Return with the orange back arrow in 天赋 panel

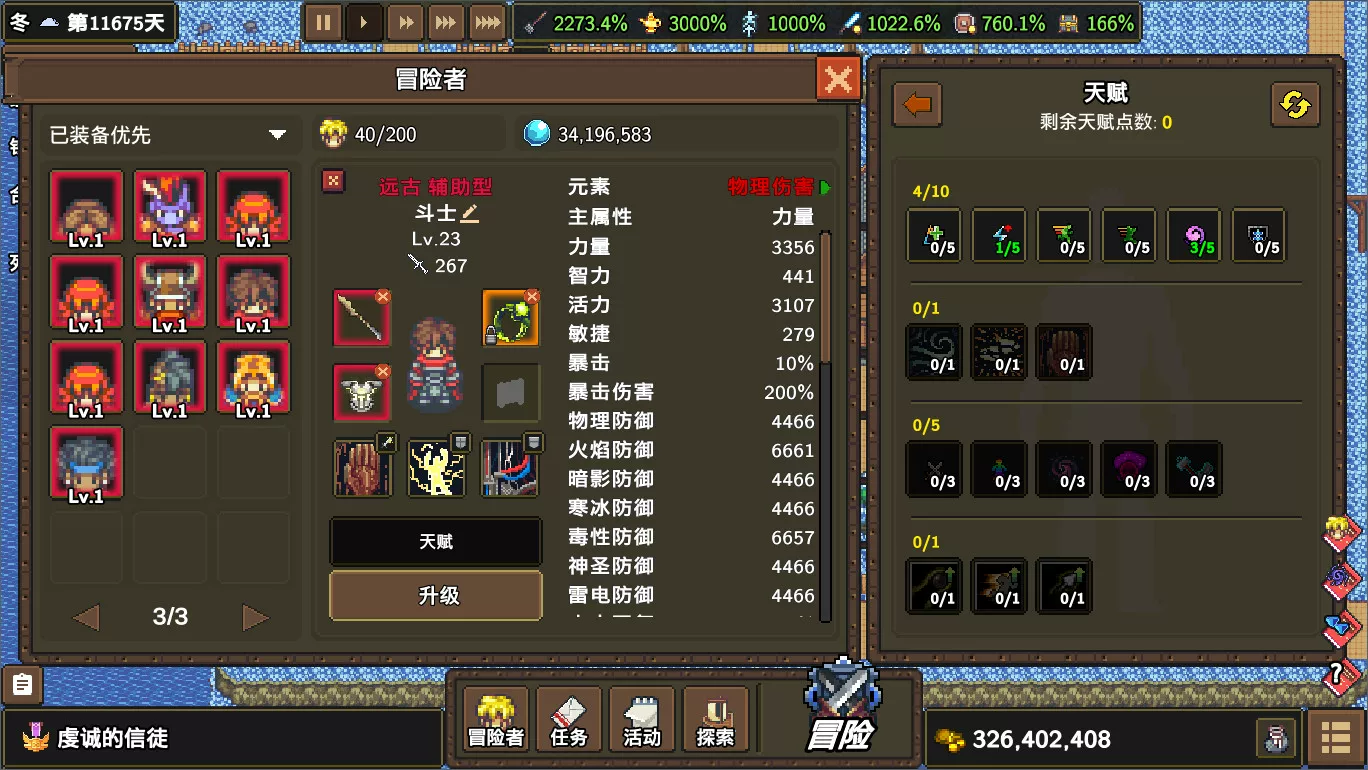click(x=916, y=104)
